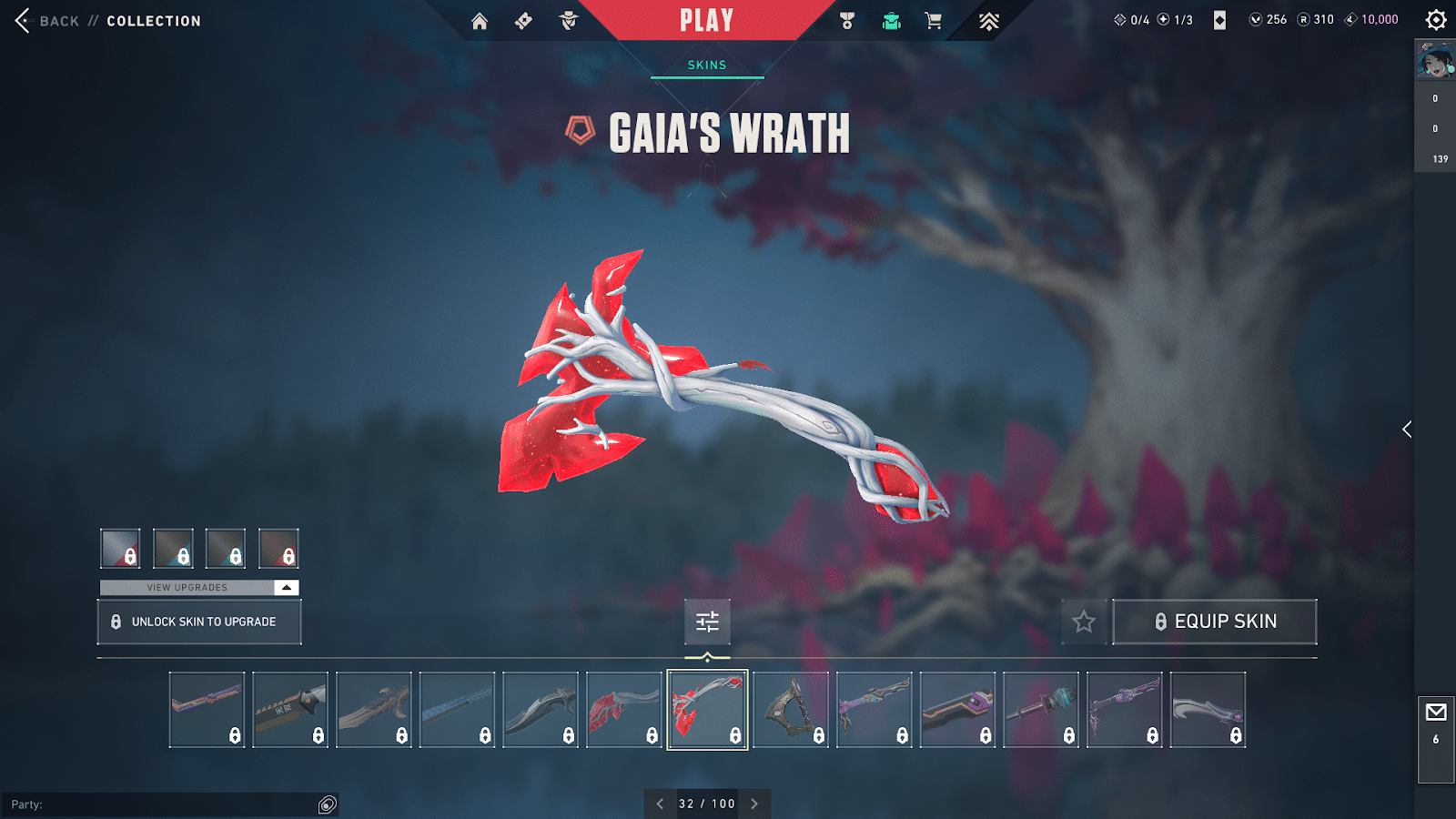Collapse the social side panel arrow
Image resolution: width=1456 pixels, height=819 pixels.
[x=1407, y=430]
